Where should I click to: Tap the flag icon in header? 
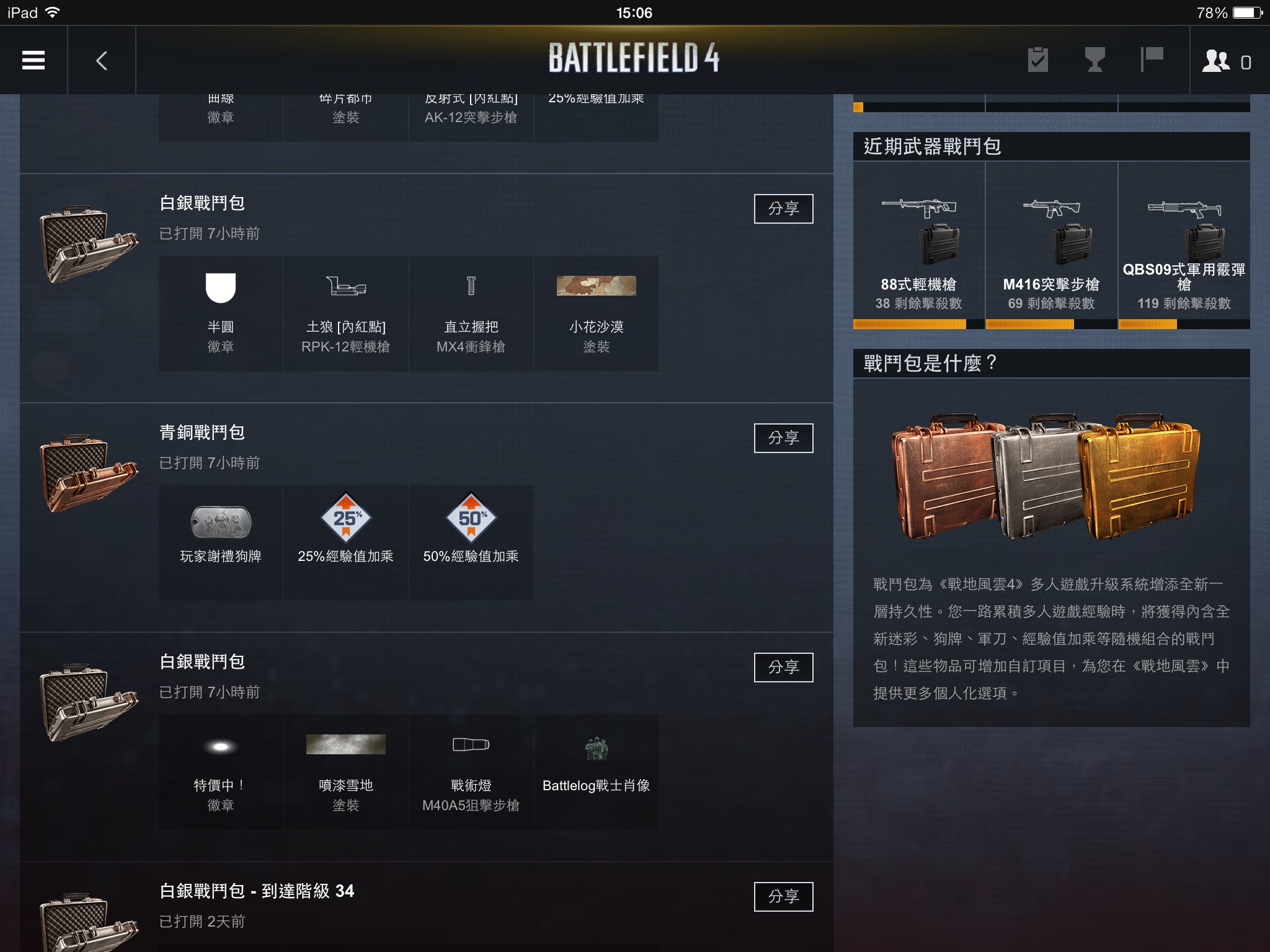(x=1152, y=60)
